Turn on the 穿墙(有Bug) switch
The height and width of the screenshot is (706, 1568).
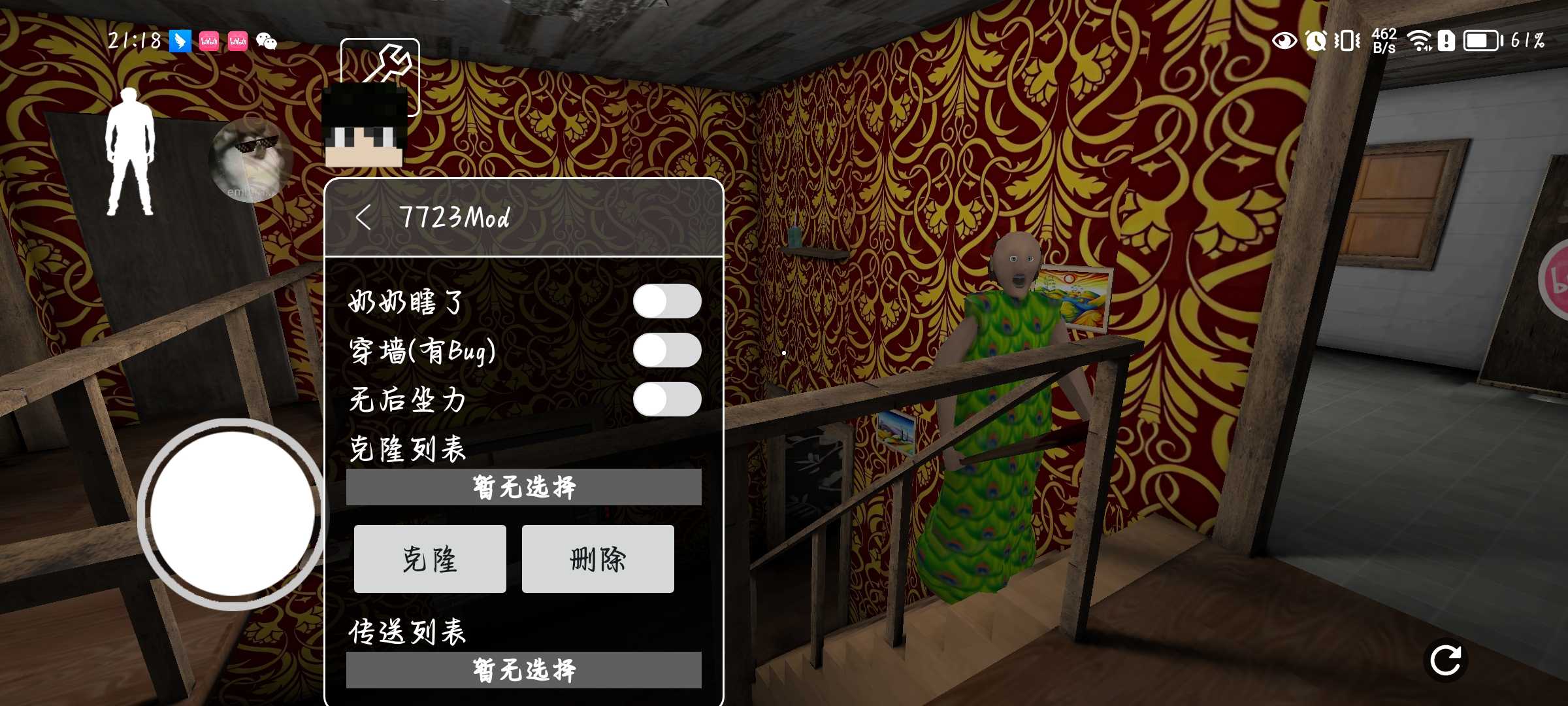click(668, 351)
